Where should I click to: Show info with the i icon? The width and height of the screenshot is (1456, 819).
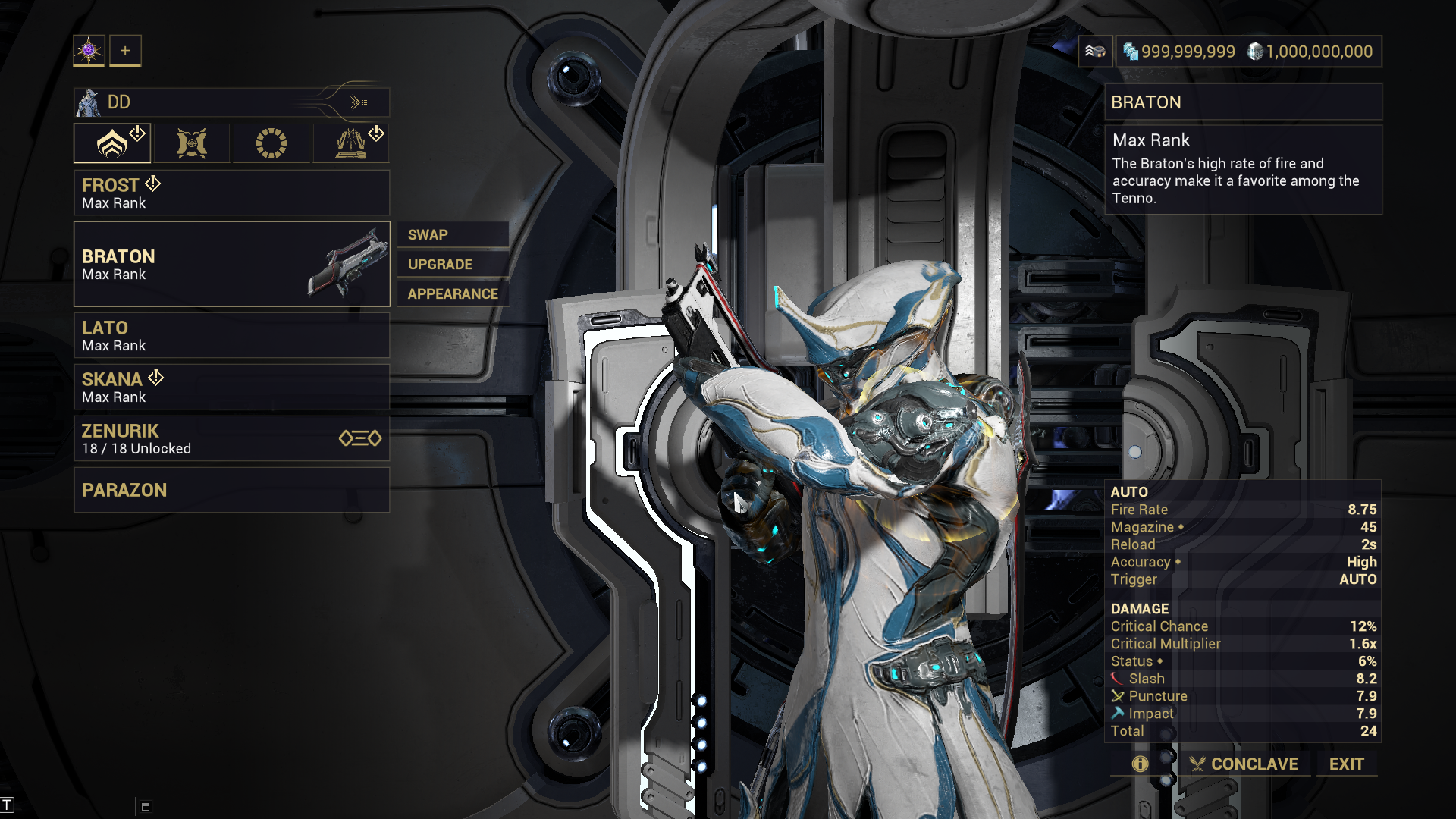[x=1140, y=764]
